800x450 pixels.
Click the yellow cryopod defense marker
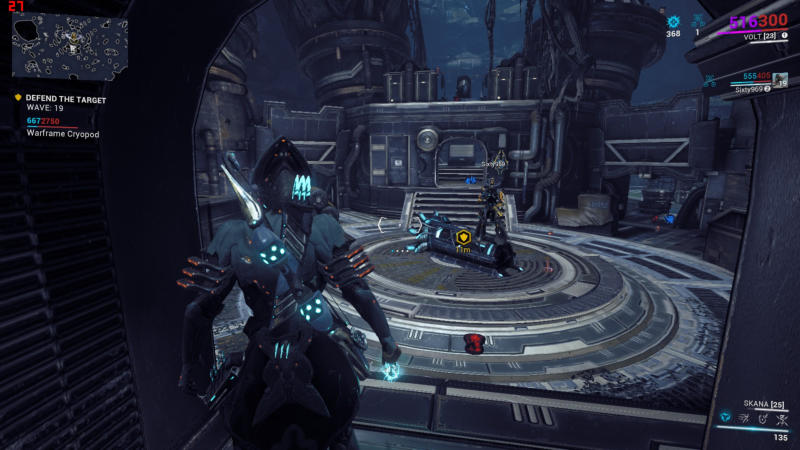463,238
